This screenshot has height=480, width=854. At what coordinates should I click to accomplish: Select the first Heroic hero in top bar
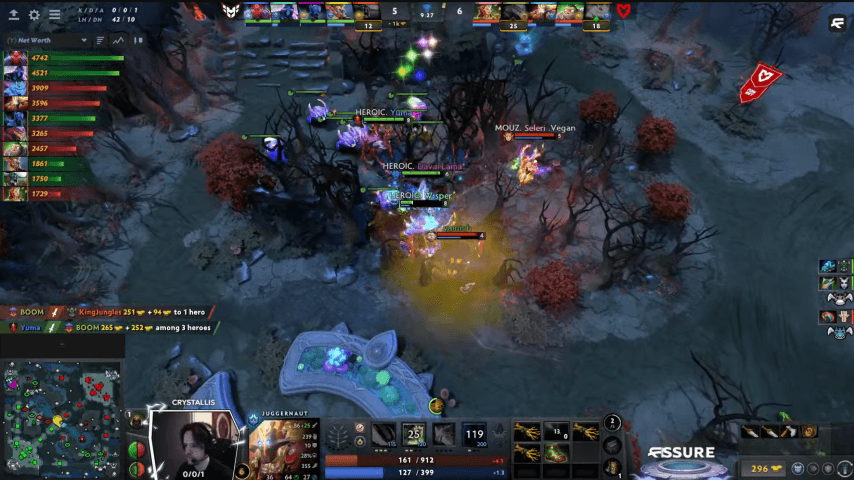256,11
